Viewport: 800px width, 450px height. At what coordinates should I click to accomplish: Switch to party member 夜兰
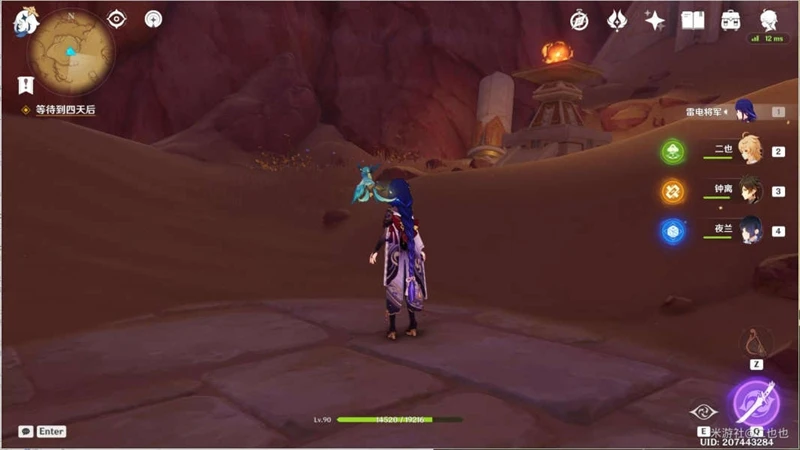749,231
